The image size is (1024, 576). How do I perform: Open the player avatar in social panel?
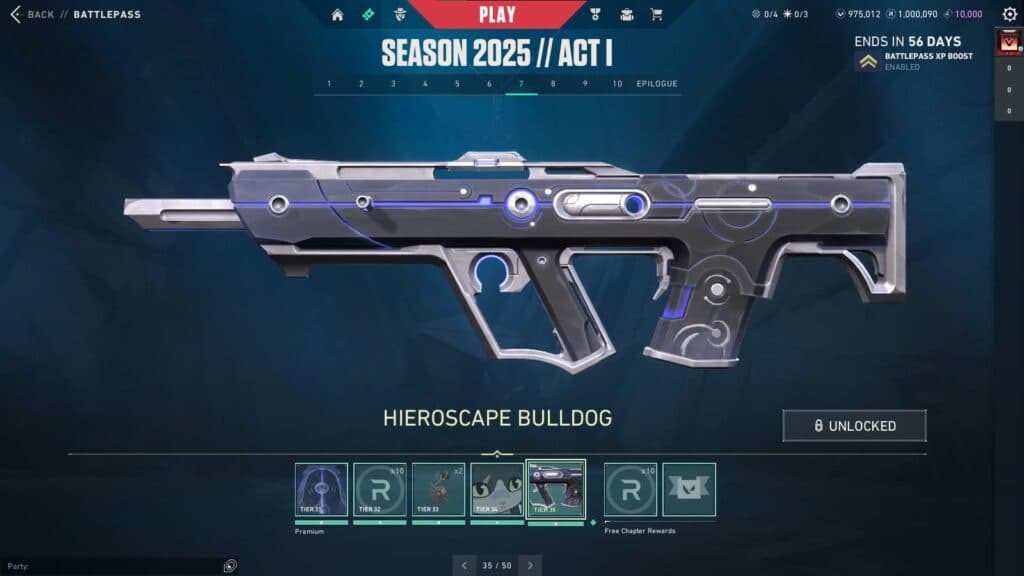click(x=1008, y=43)
